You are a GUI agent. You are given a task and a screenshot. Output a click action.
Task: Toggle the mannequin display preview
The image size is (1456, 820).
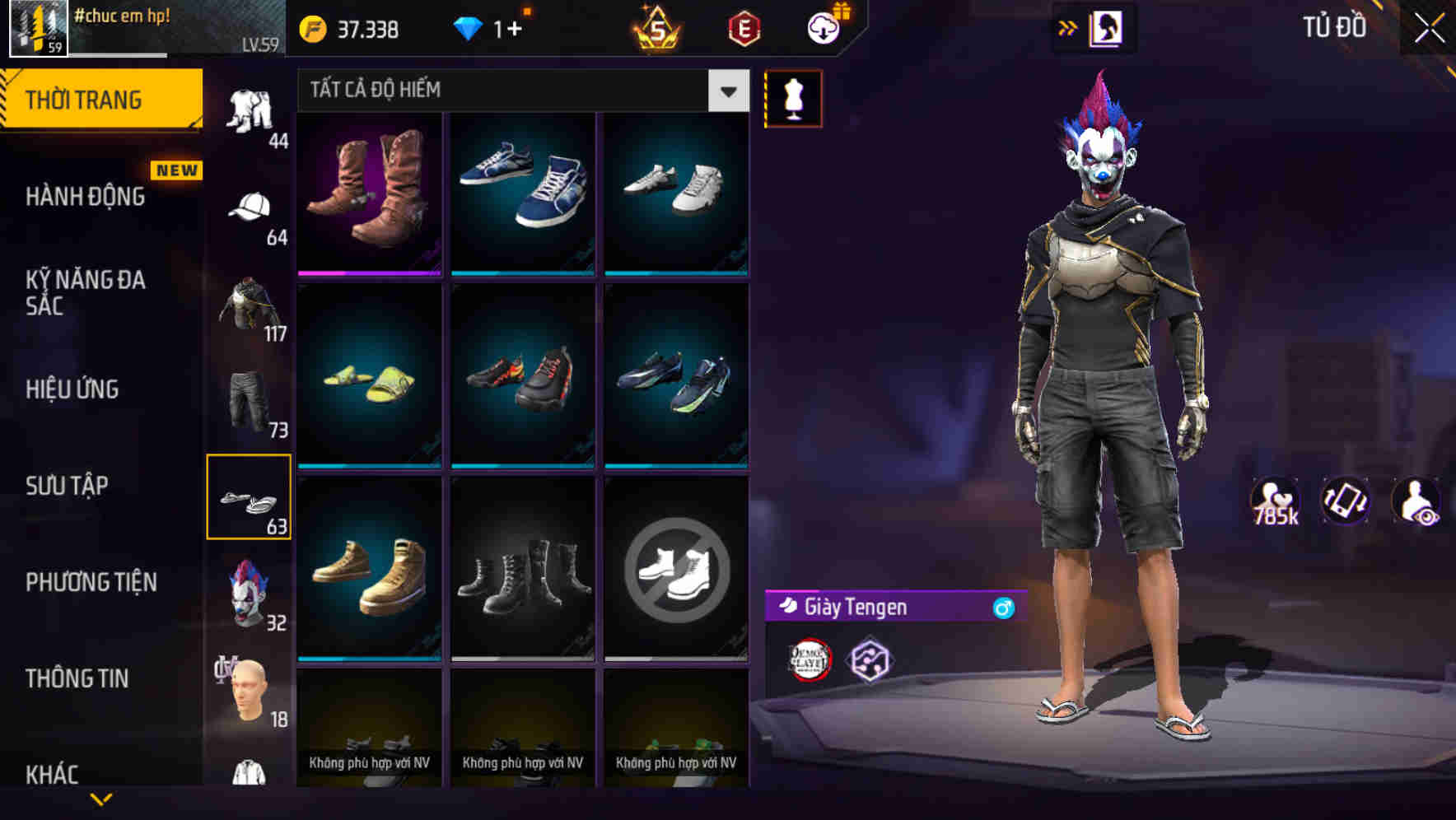(794, 99)
